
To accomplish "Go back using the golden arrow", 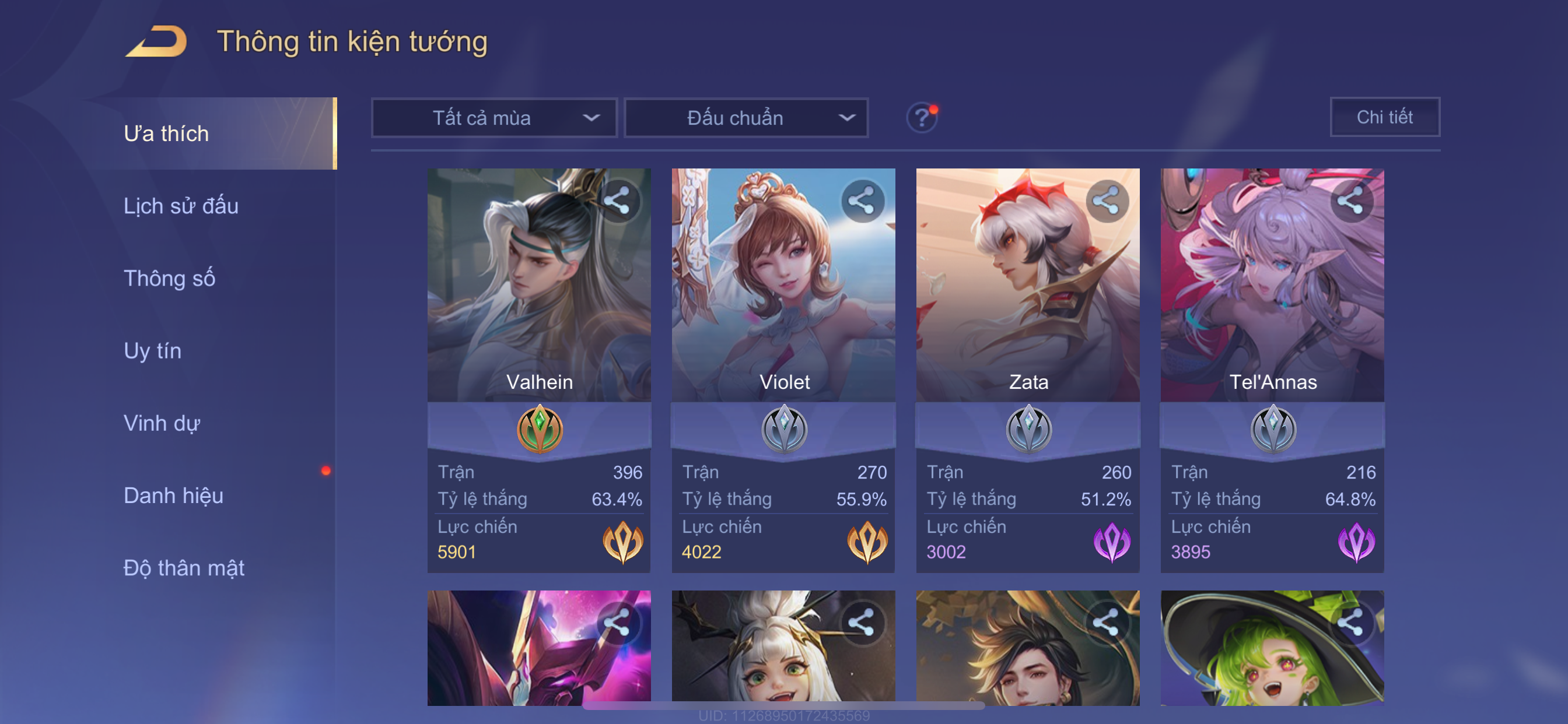I will [156, 41].
